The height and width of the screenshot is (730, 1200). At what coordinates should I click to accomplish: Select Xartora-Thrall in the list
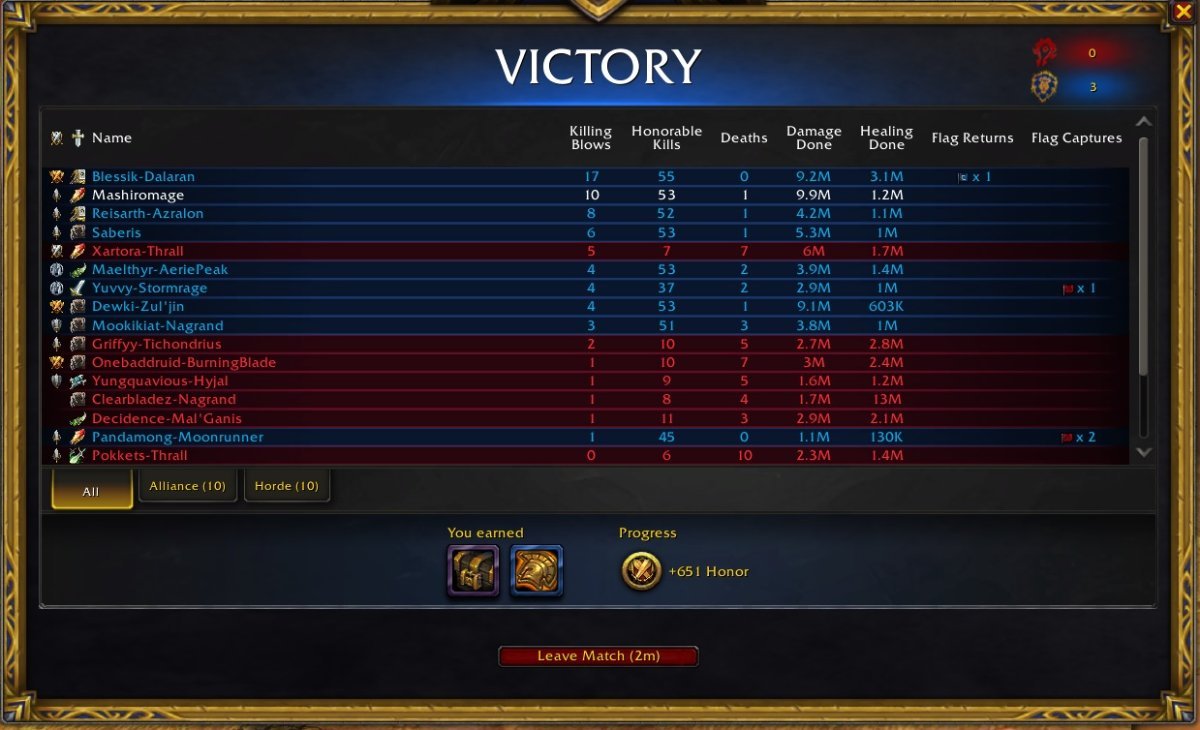138,251
